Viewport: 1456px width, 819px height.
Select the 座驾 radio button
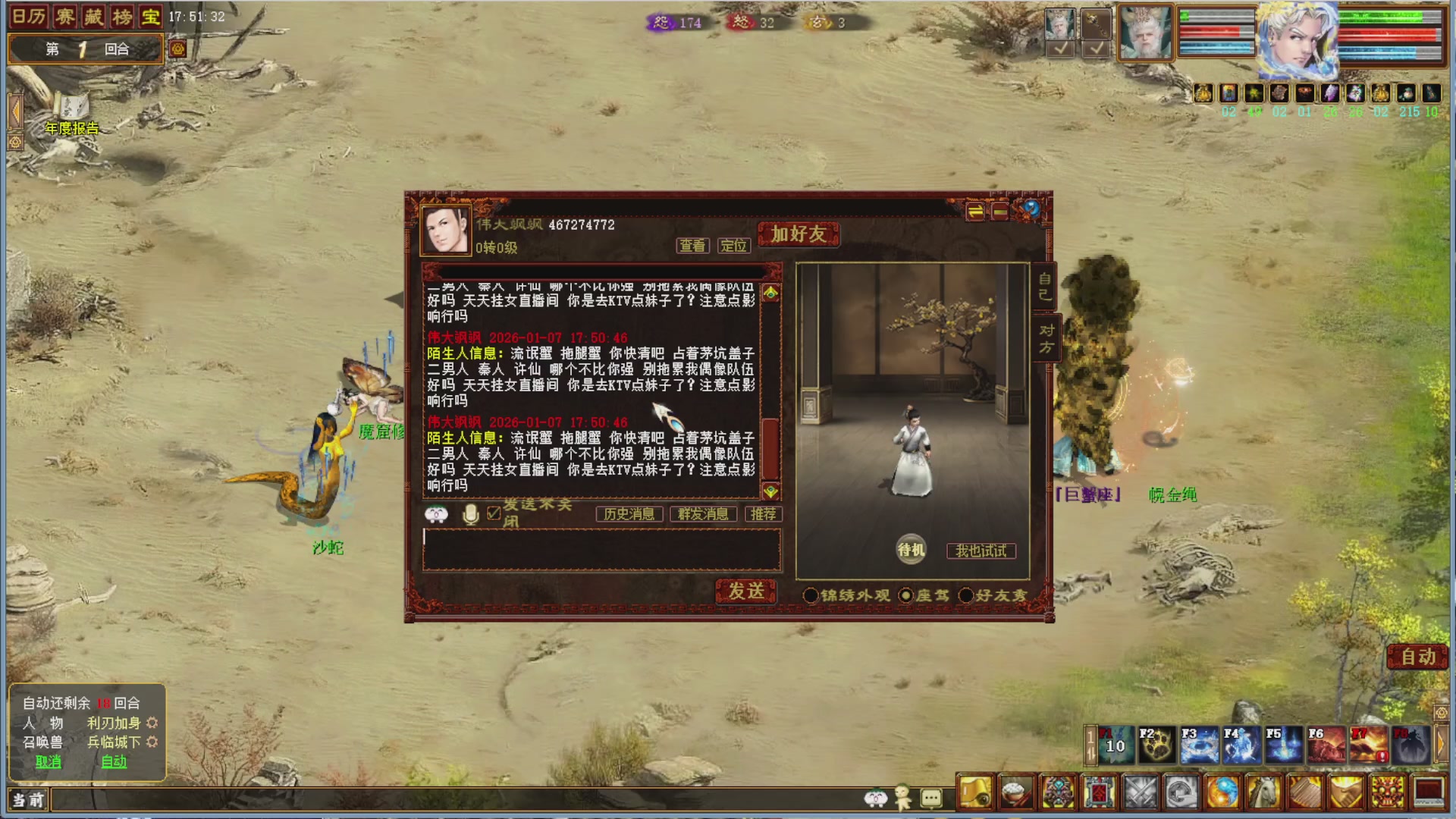[x=905, y=596]
